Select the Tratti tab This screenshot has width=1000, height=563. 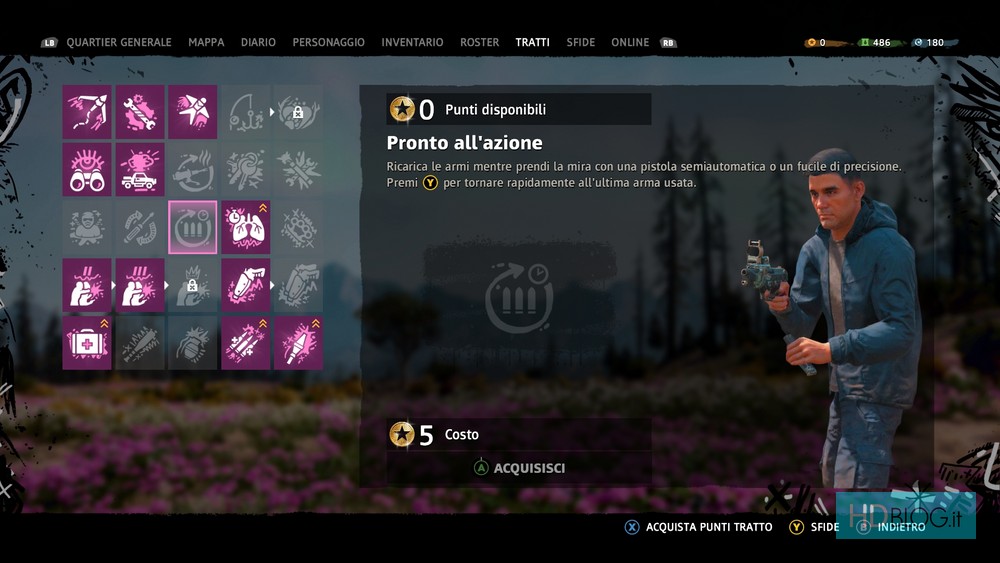point(532,43)
